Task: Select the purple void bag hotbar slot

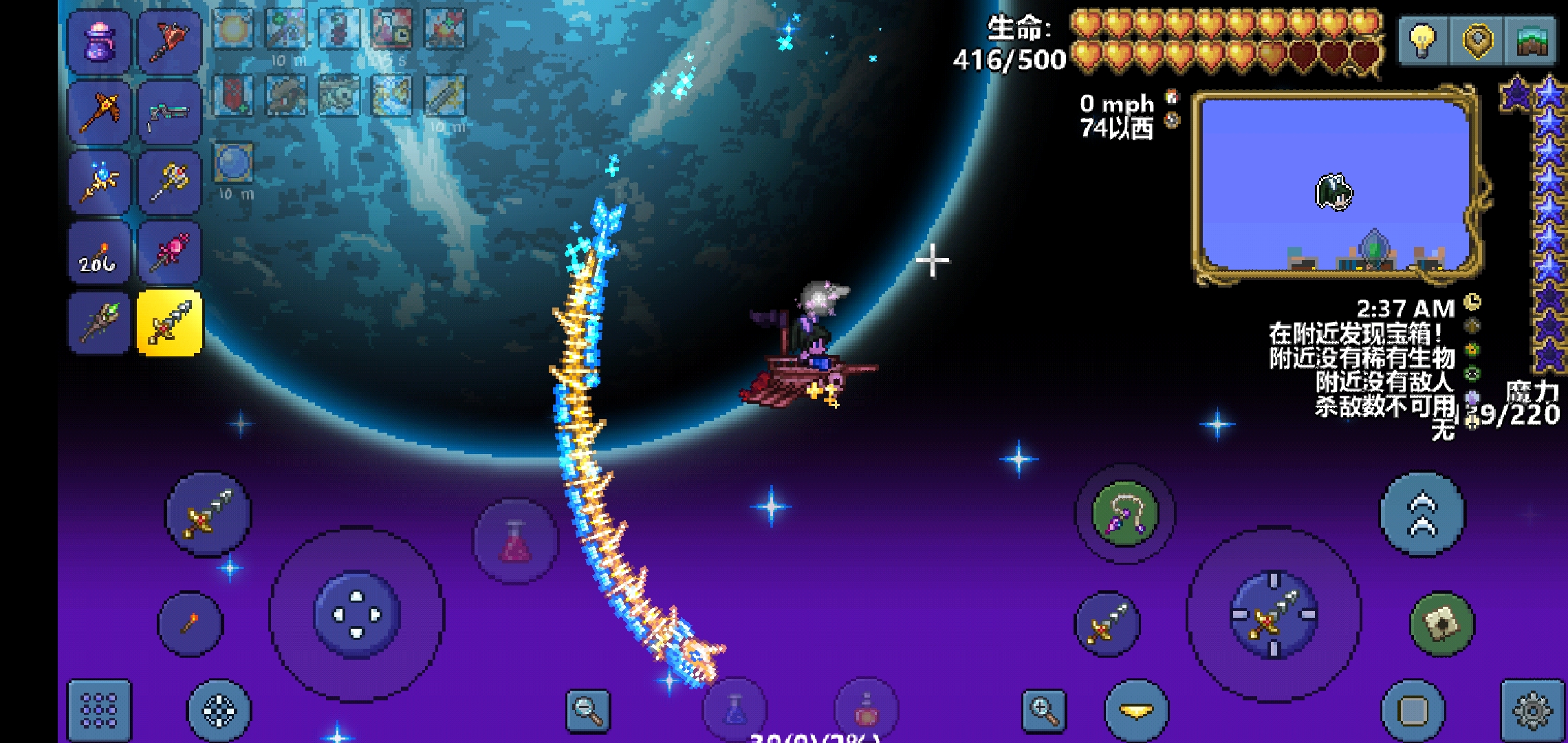Action: [99, 43]
